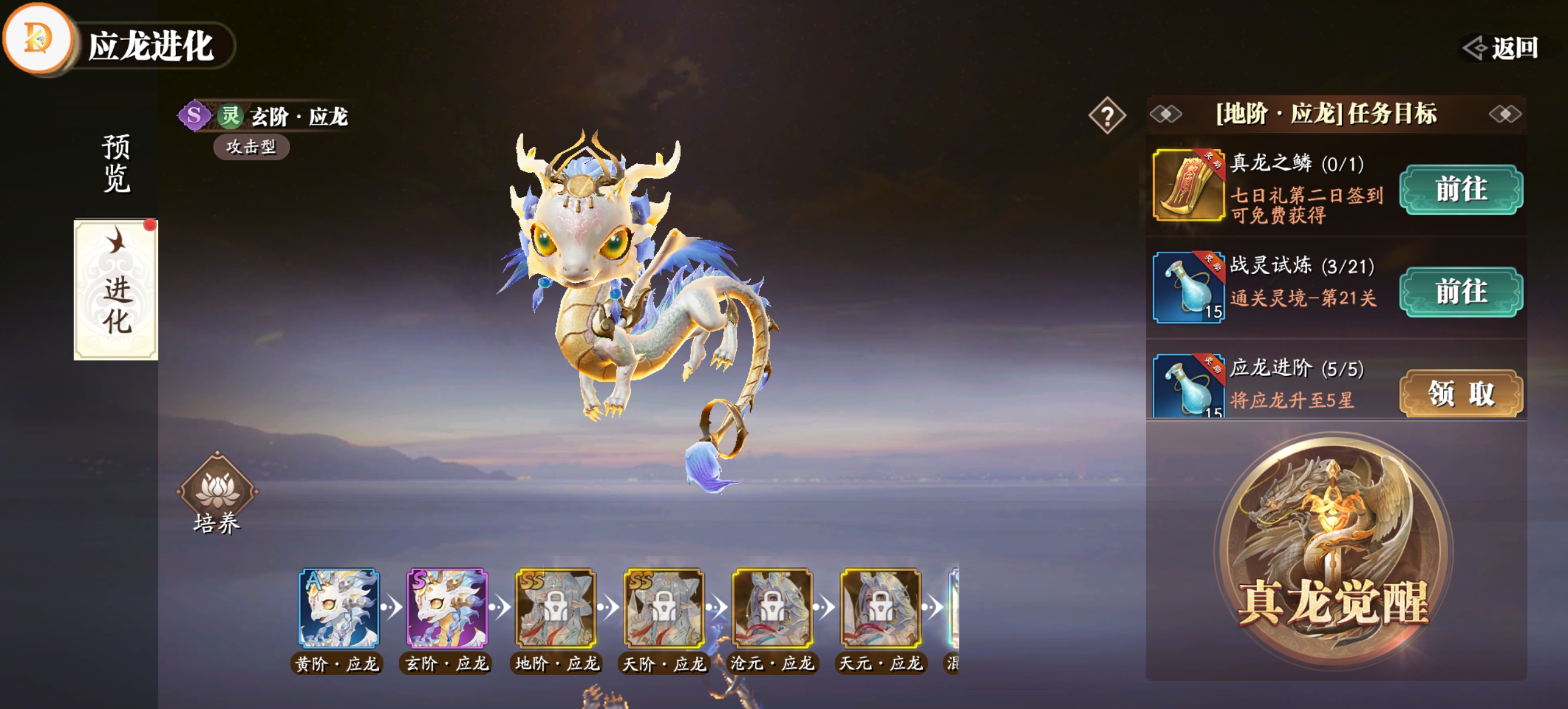
Task: Return to previous screen via 返回
Action: tap(1502, 47)
